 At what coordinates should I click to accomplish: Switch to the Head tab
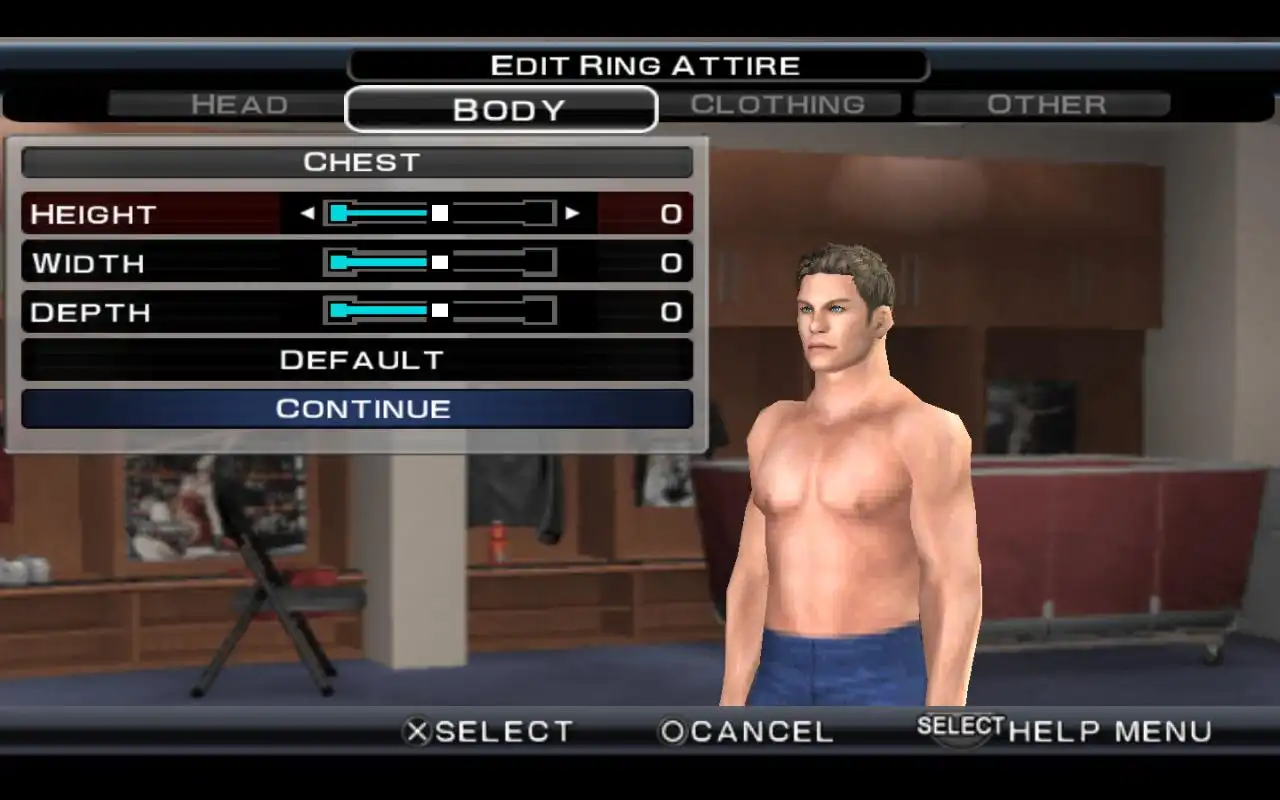(x=239, y=104)
